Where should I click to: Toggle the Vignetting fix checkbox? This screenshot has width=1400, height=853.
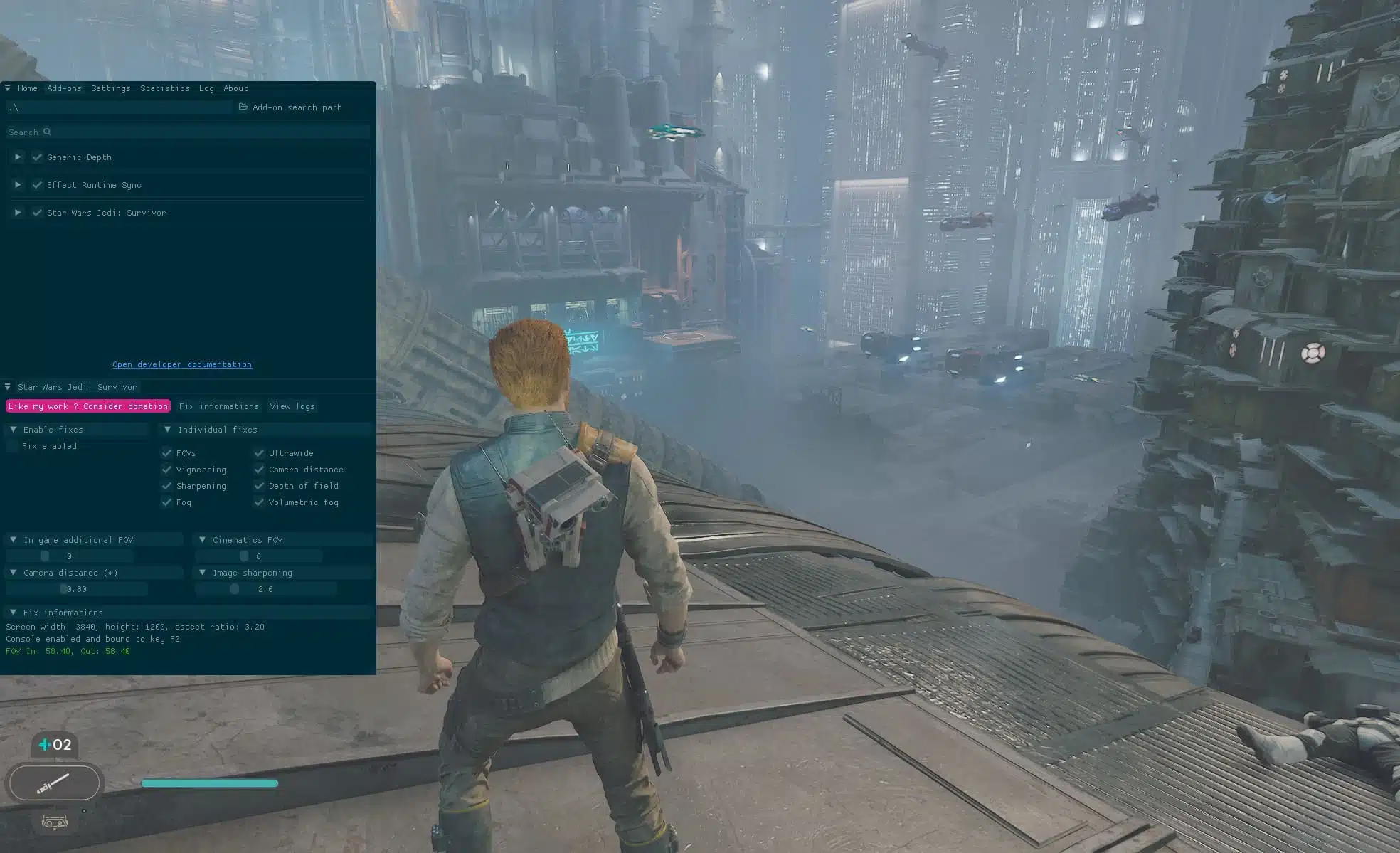[x=166, y=470]
